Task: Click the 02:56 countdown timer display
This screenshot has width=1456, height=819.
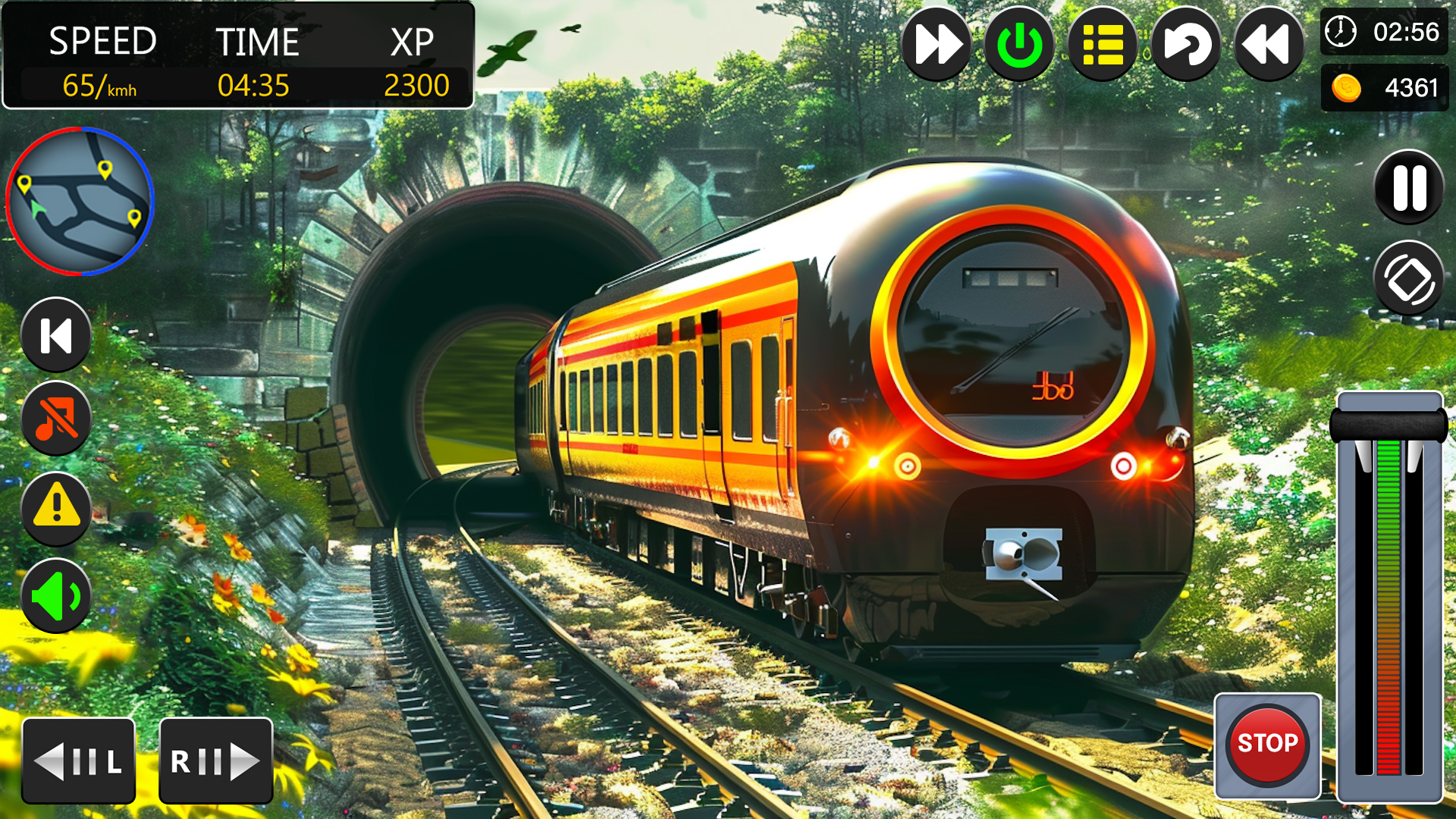Action: (1384, 33)
